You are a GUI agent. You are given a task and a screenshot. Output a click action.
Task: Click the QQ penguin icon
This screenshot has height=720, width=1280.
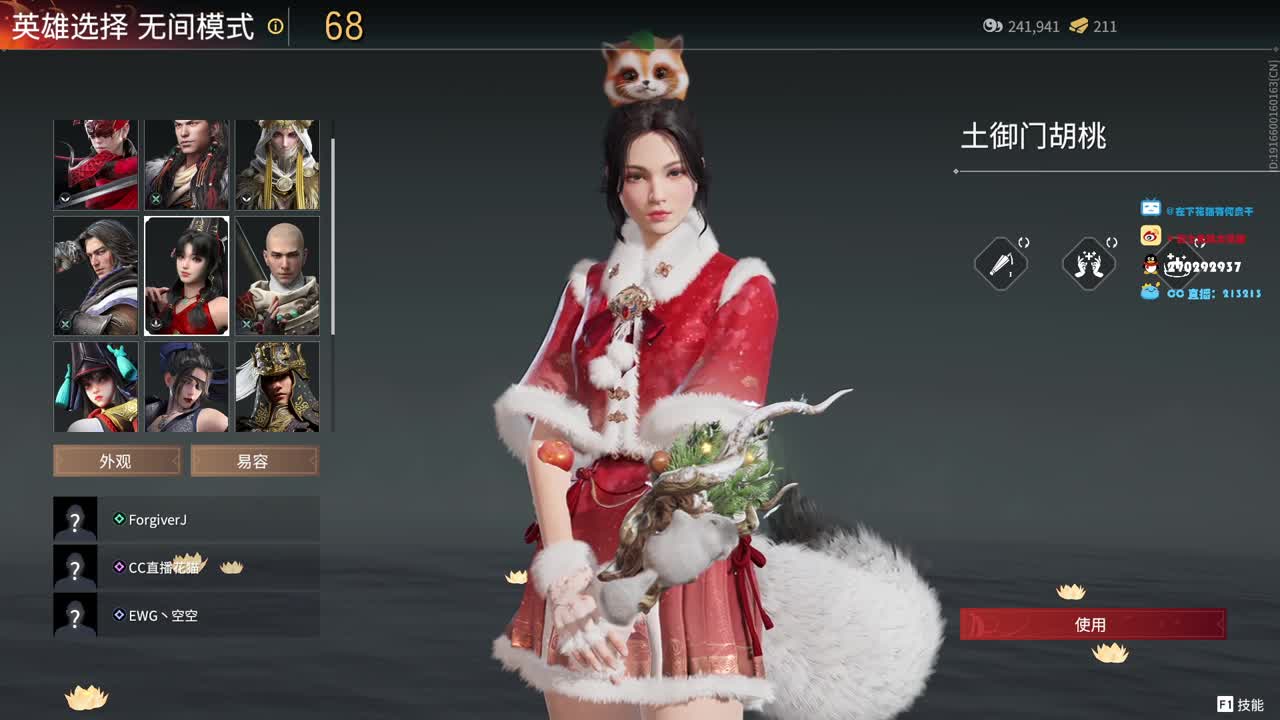[x=1150, y=265]
